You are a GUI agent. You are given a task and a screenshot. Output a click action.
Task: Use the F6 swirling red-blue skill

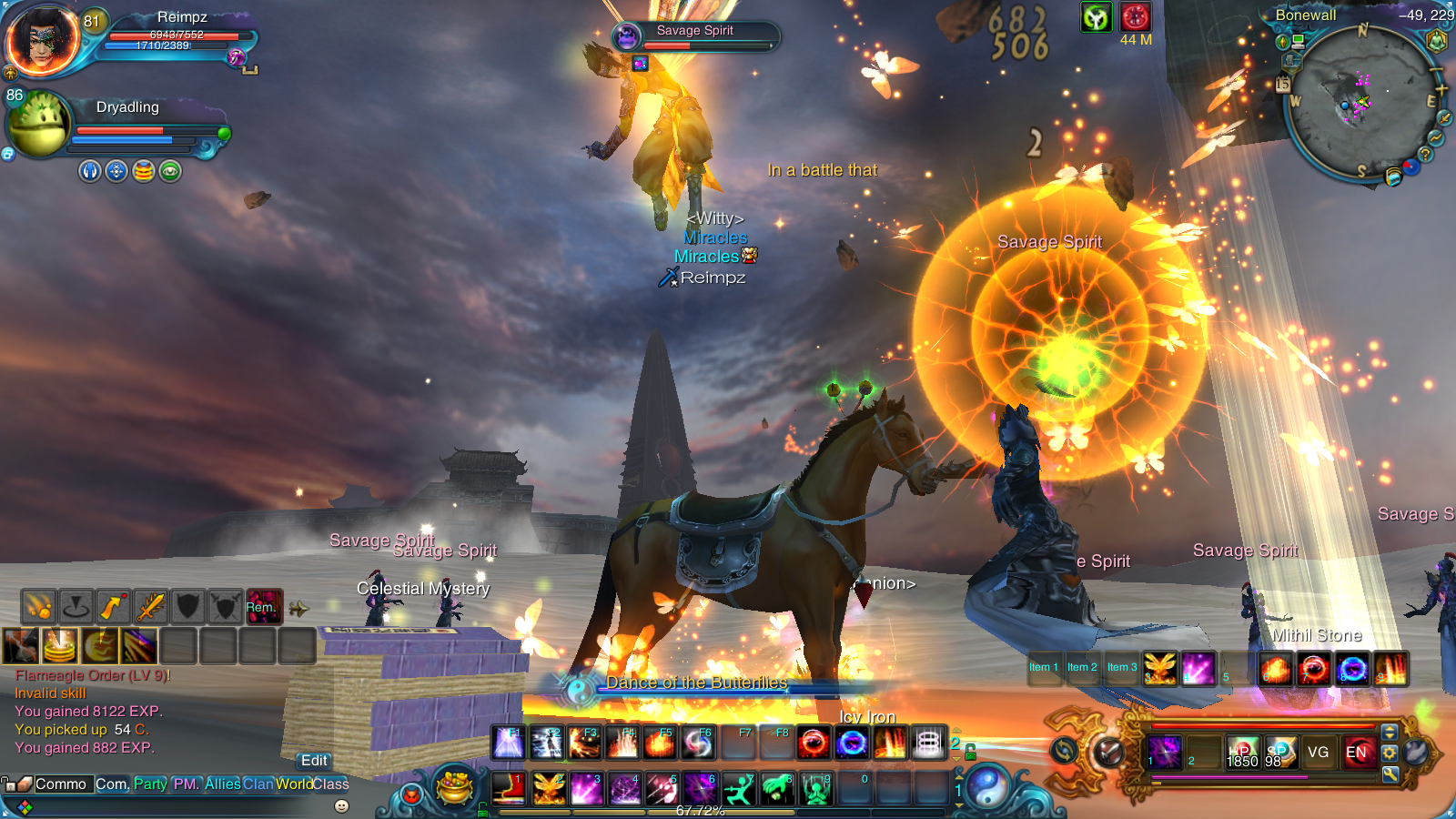(x=698, y=743)
